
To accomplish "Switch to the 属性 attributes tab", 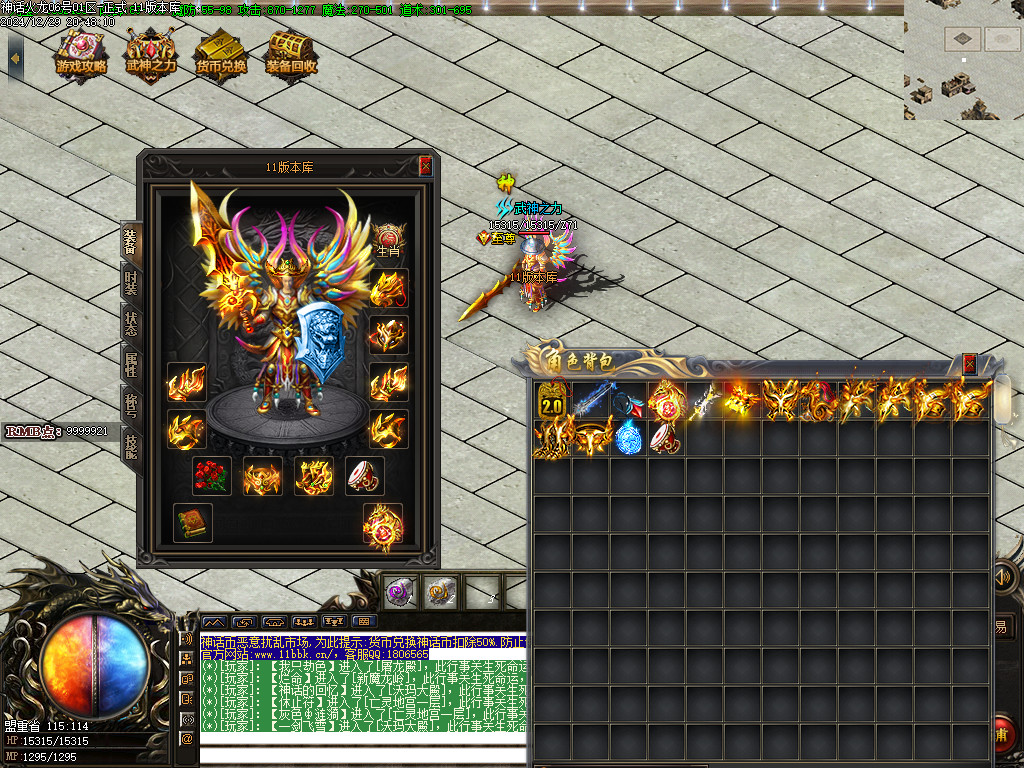I will pyautogui.click(x=131, y=364).
